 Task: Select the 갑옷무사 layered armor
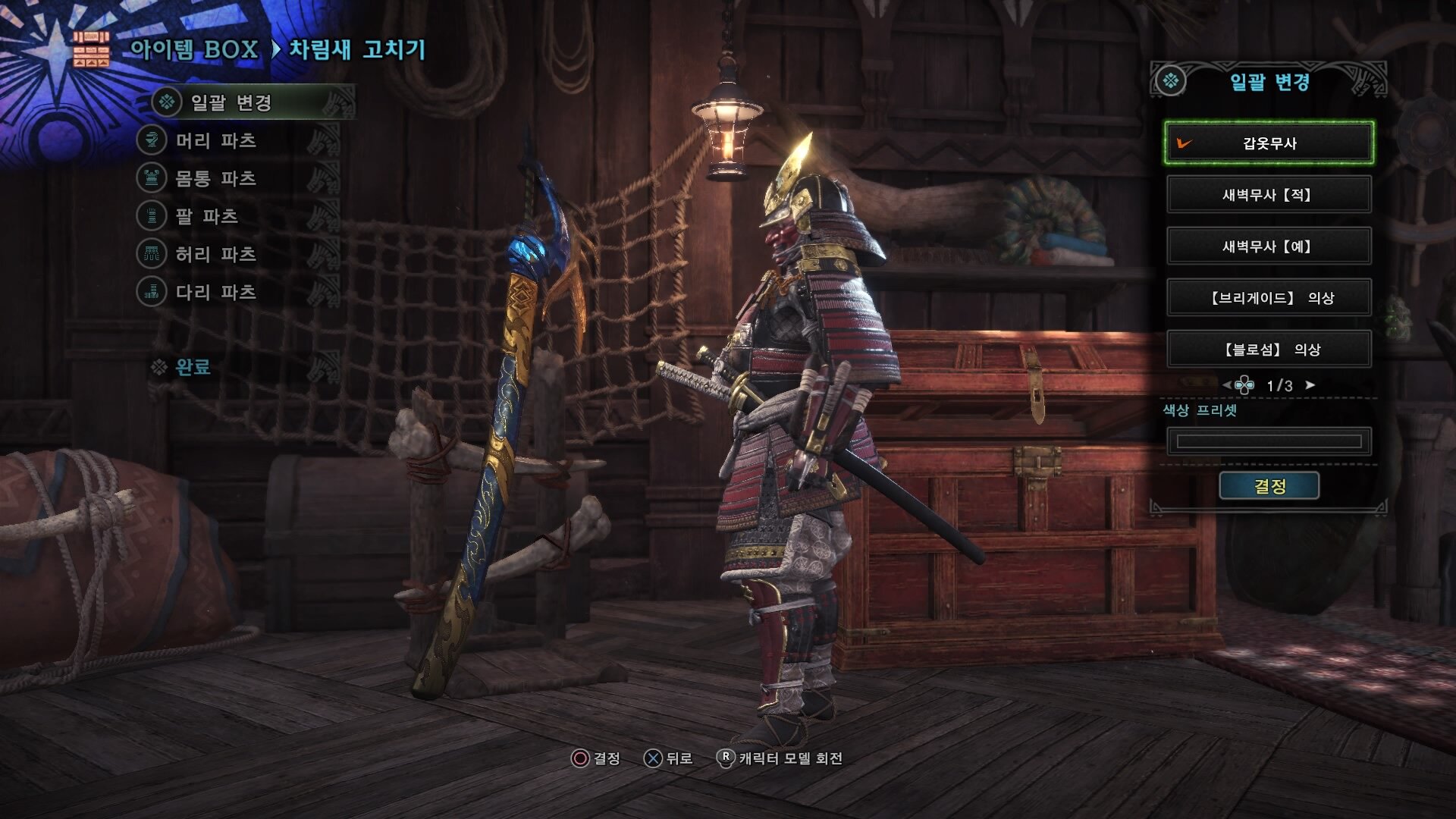tap(1269, 143)
